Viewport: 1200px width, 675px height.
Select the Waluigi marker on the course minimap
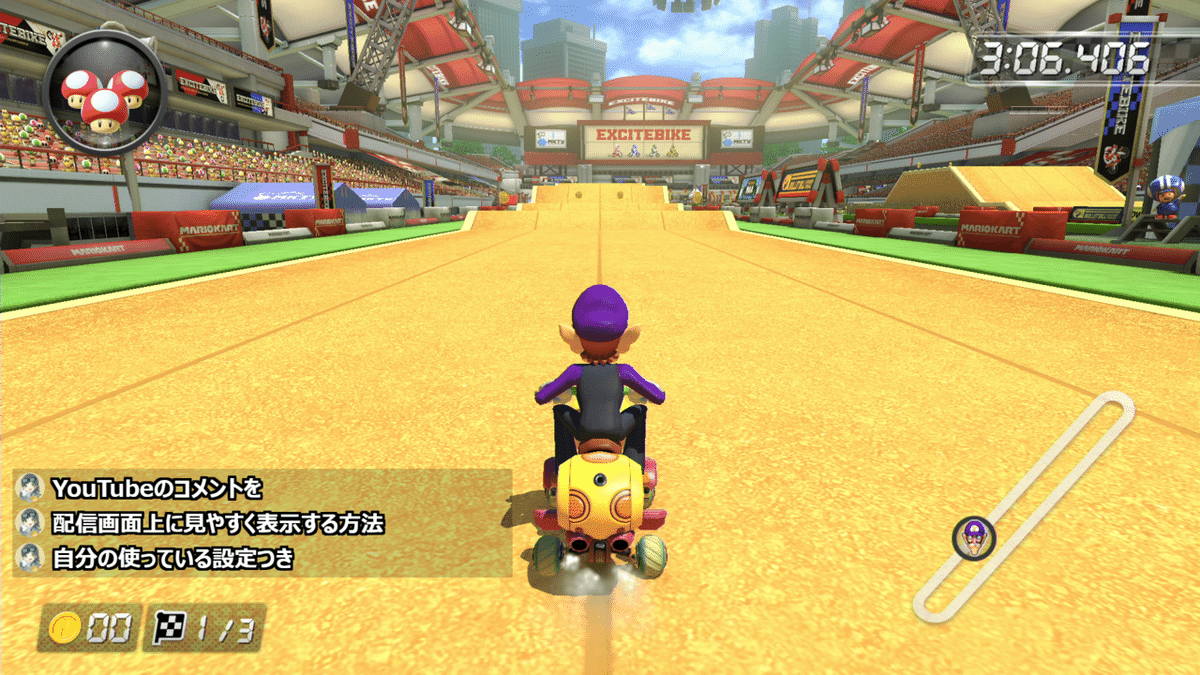(x=973, y=537)
